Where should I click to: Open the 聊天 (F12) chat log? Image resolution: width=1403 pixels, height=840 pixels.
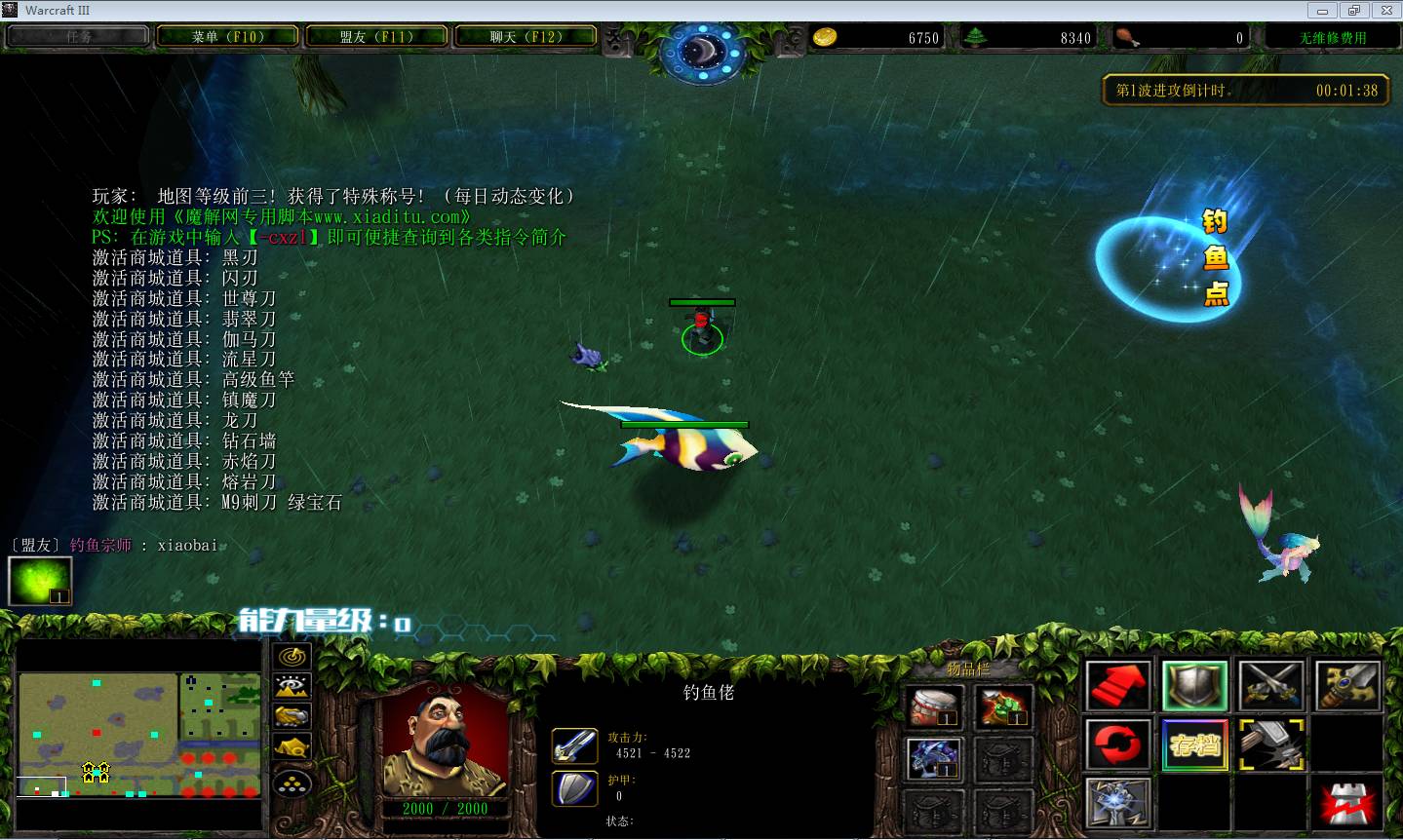pos(526,37)
